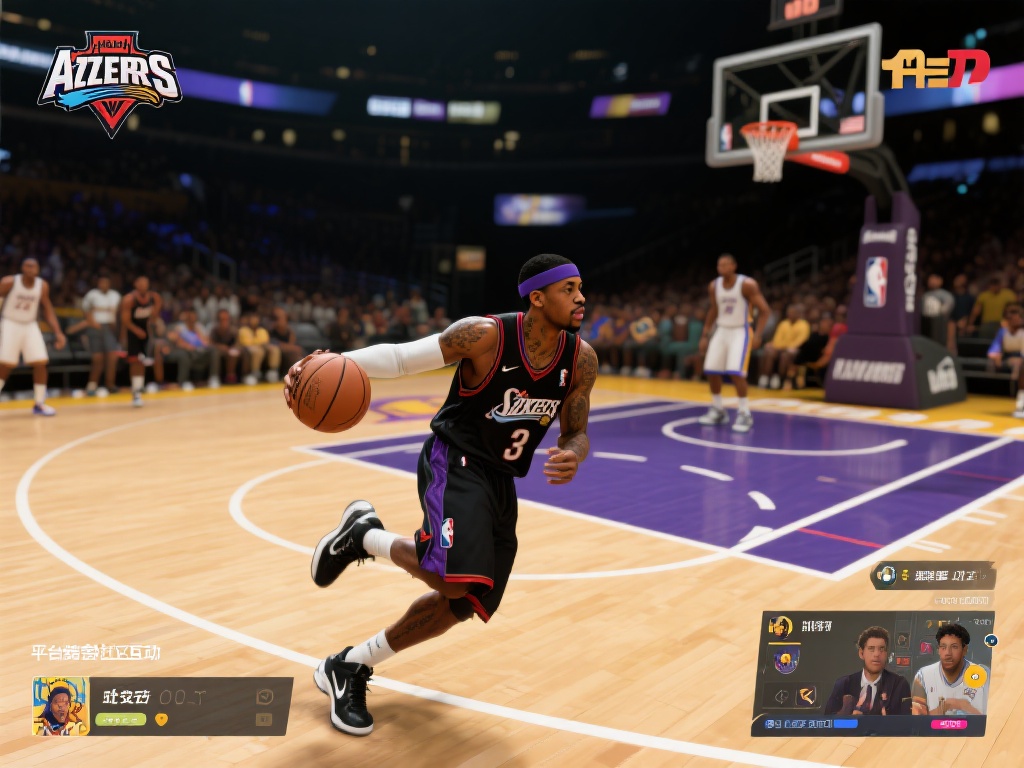Click the small blue round icon on the panel edge
The image size is (1024, 768).
[x=991, y=641]
